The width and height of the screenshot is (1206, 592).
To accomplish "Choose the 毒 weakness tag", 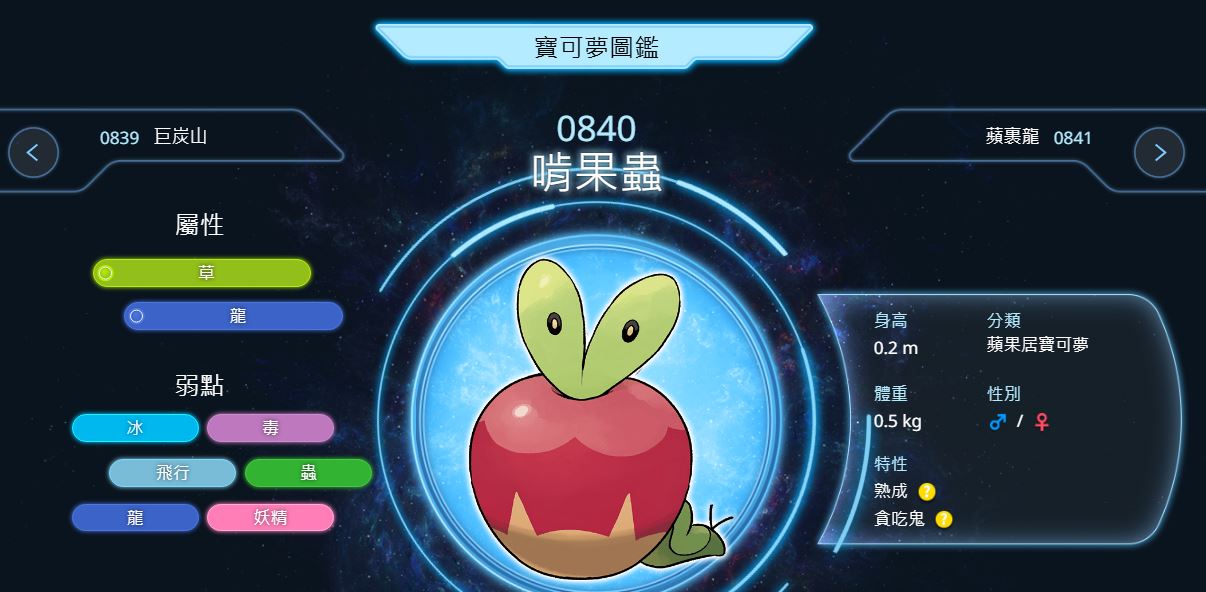I will (270, 428).
